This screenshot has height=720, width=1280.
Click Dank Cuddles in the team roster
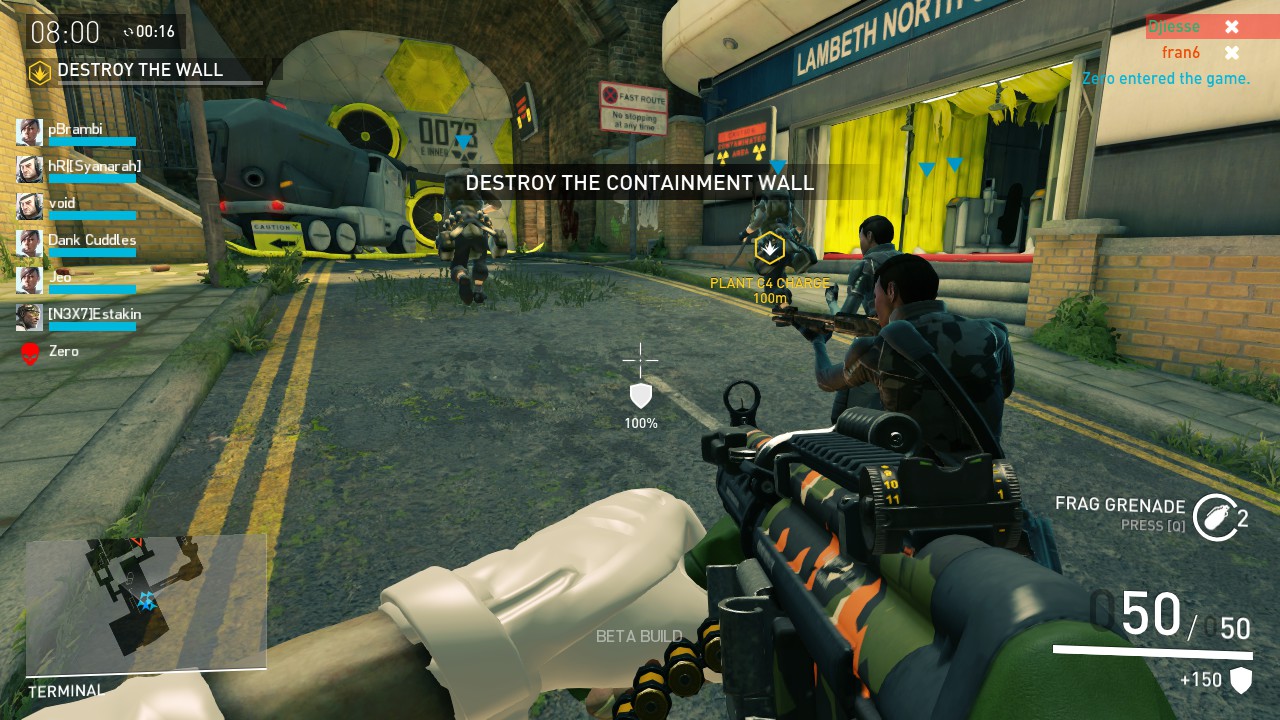pyautogui.click(x=91, y=243)
